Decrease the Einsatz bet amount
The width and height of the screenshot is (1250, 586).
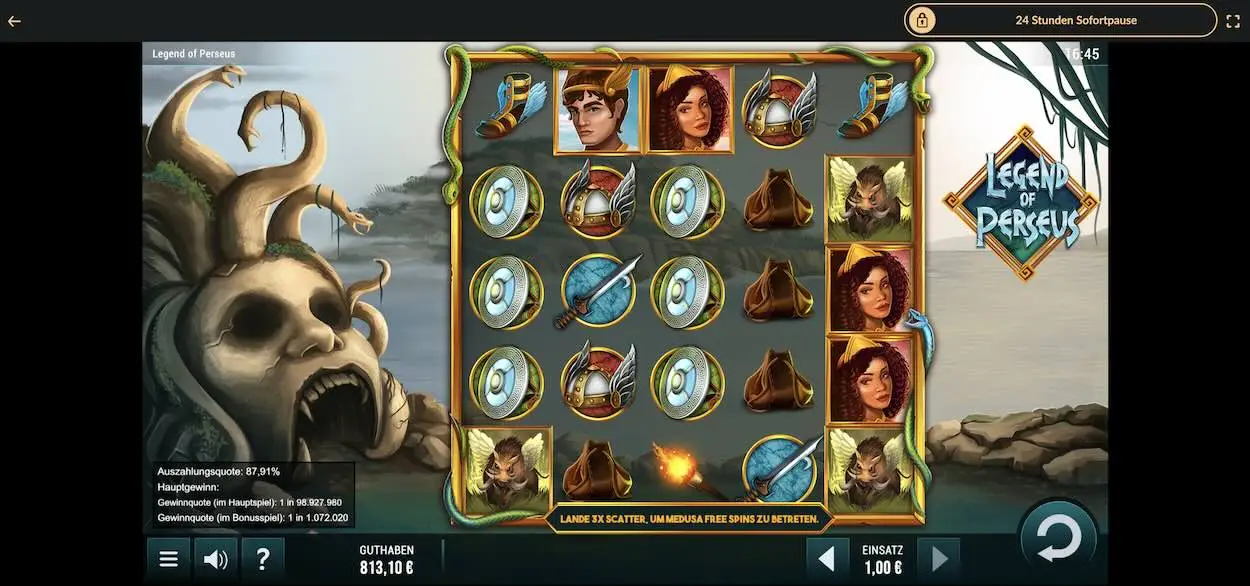click(x=828, y=559)
